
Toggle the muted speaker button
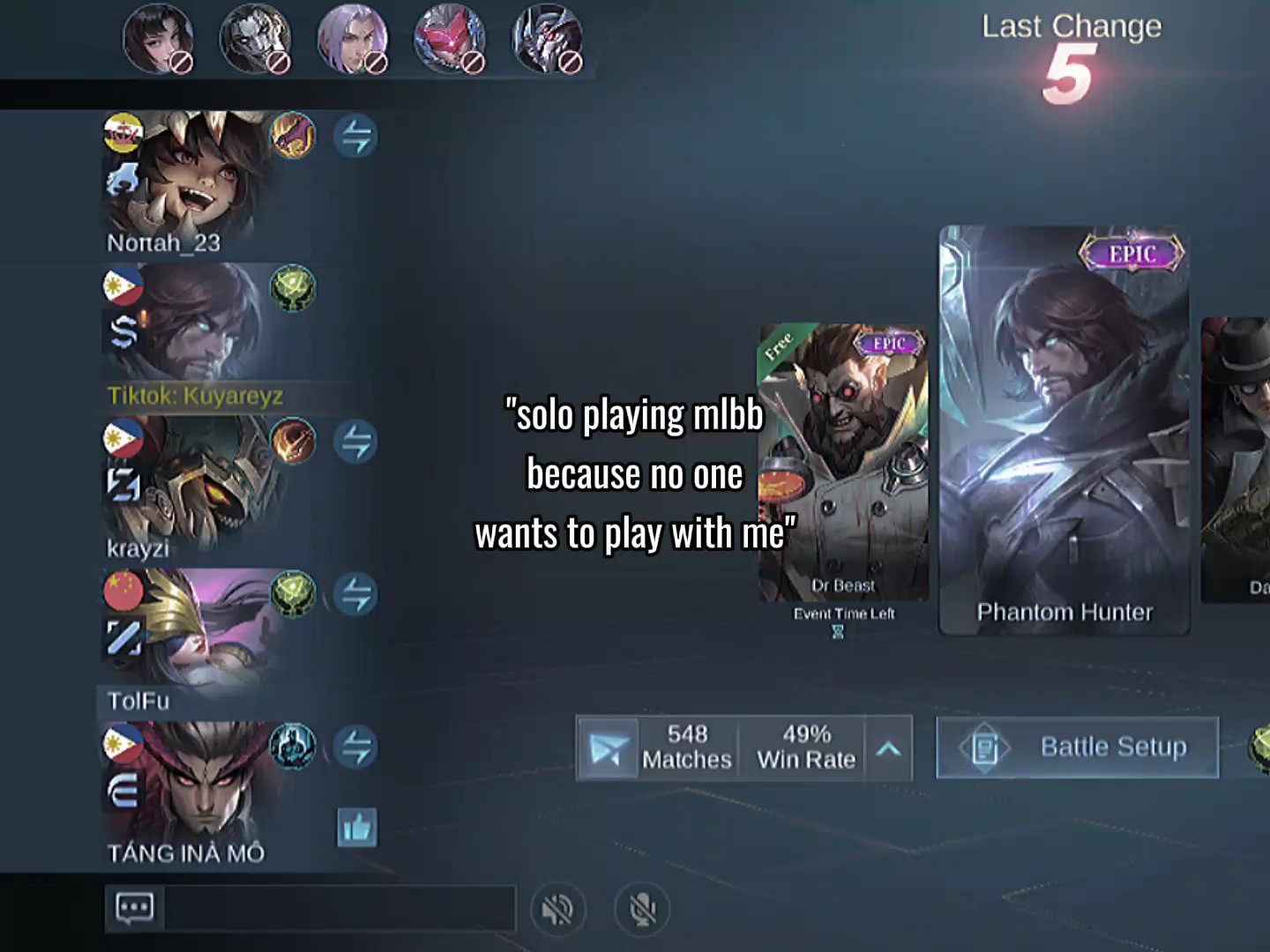[x=557, y=909]
